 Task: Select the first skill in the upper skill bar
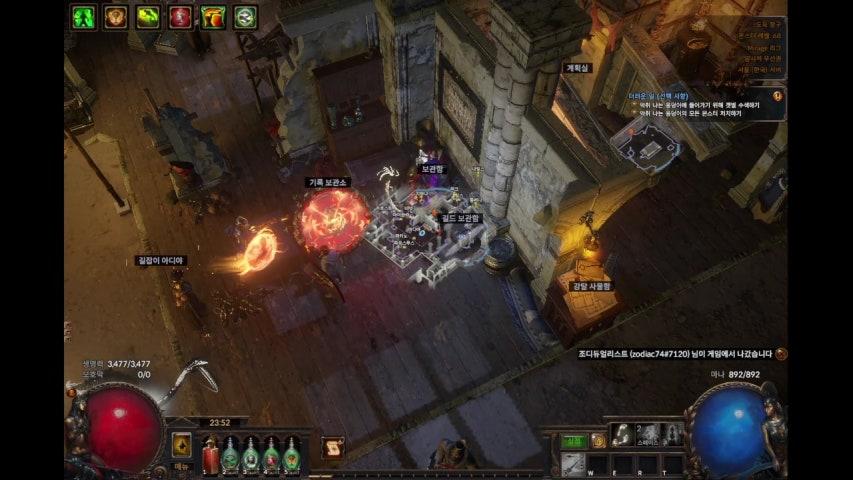(x=622, y=434)
